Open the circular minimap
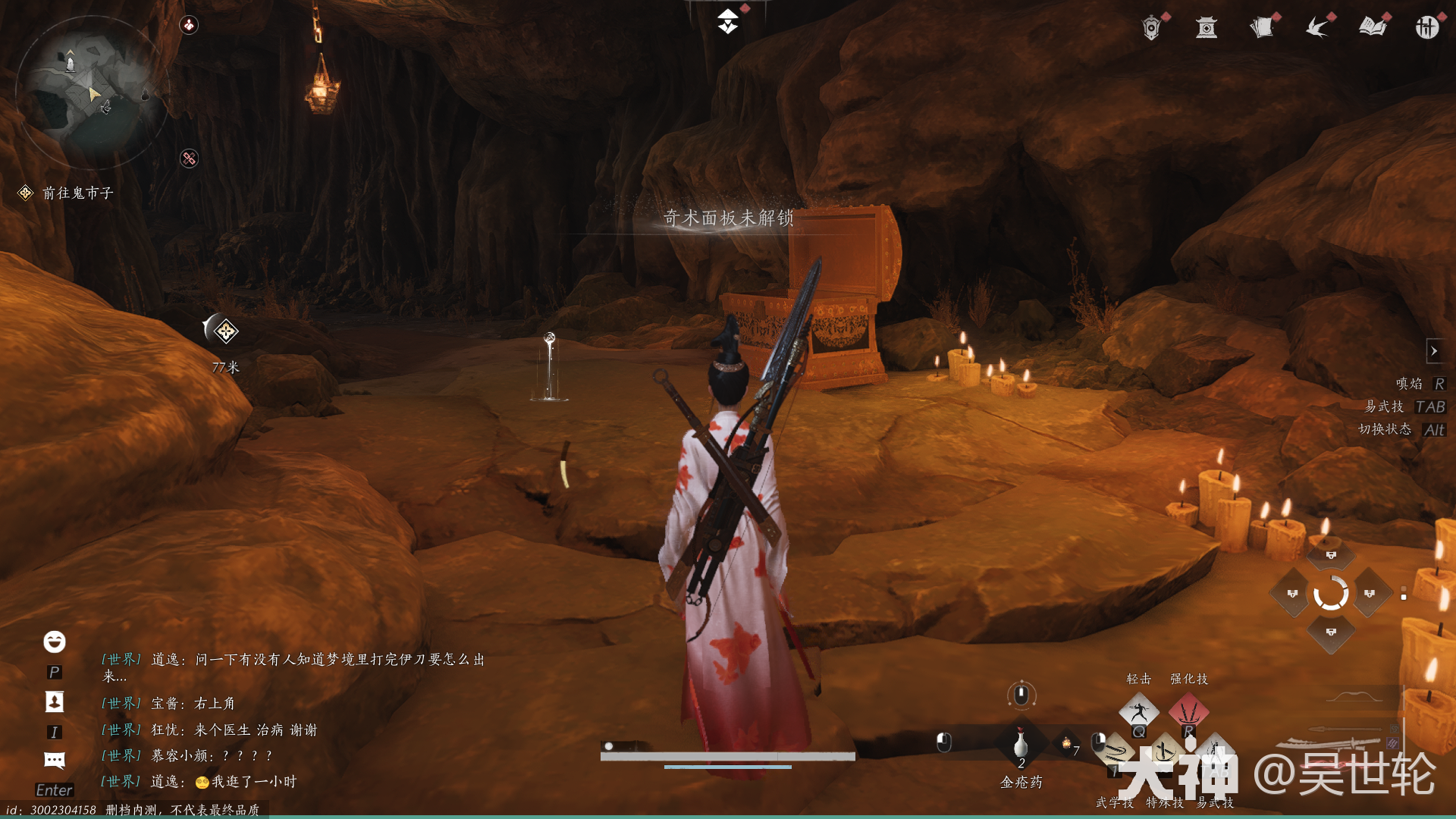 point(91,93)
